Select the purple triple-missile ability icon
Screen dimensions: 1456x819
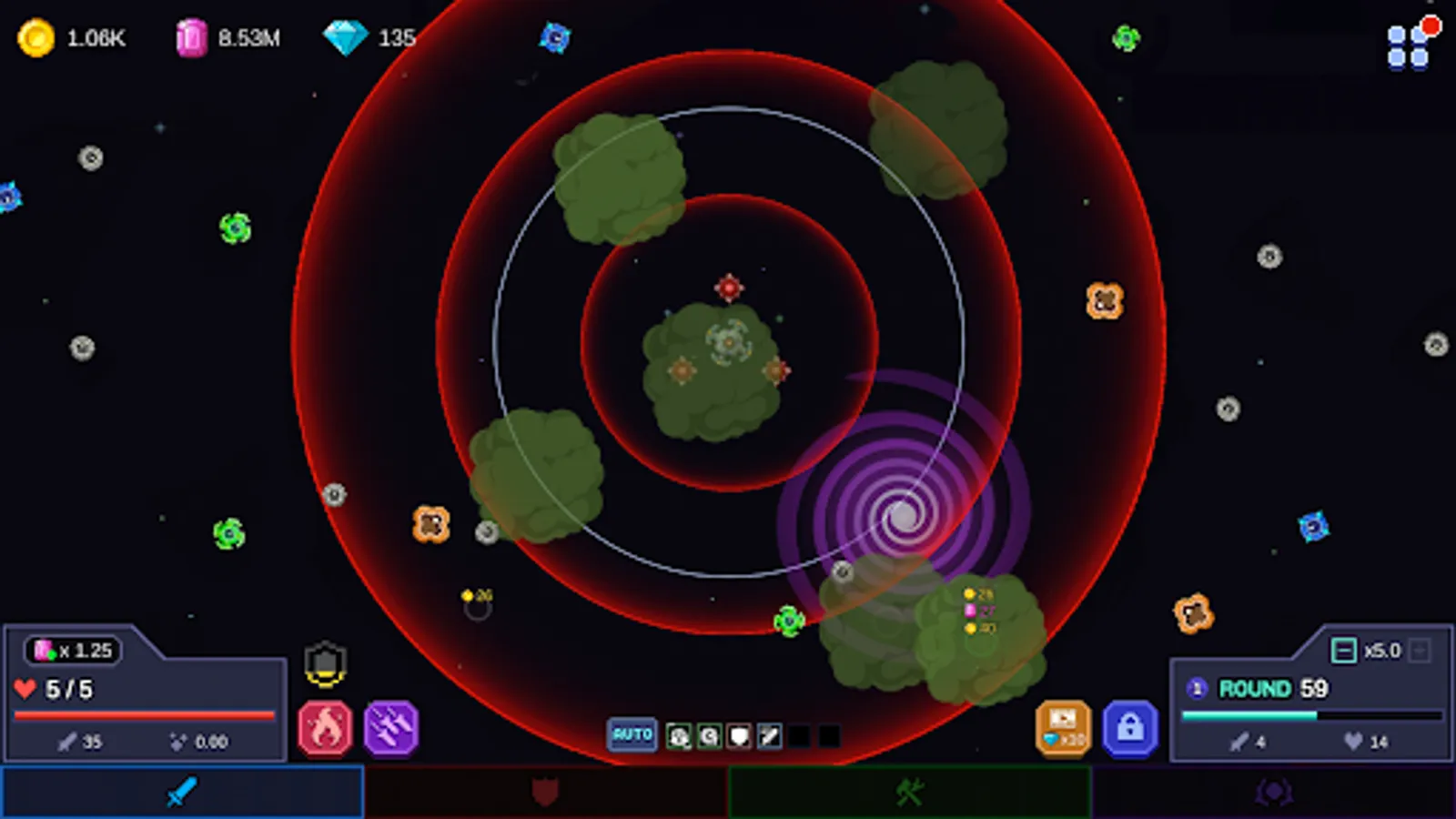390,727
